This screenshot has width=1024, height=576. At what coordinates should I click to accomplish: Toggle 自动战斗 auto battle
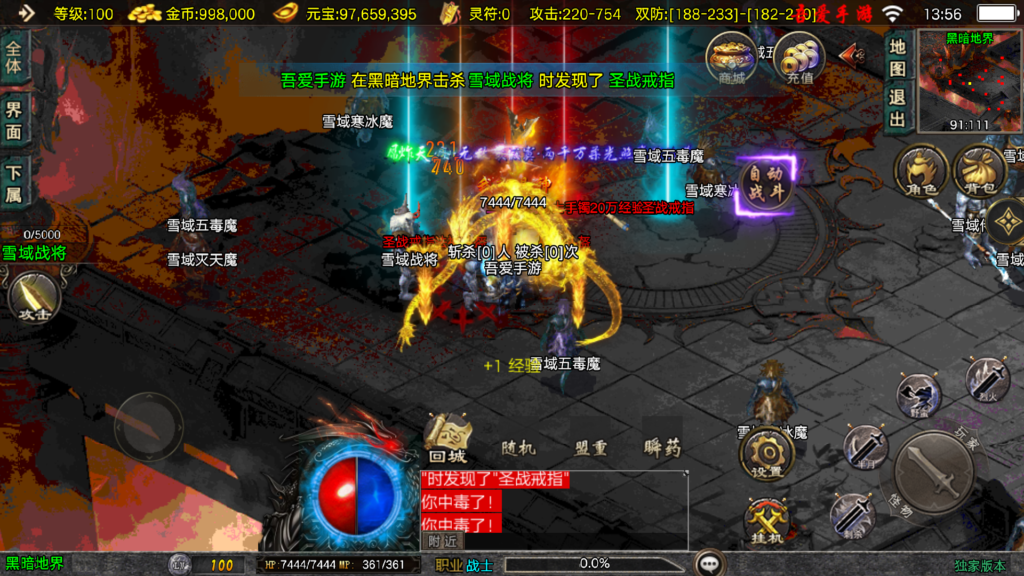[766, 185]
